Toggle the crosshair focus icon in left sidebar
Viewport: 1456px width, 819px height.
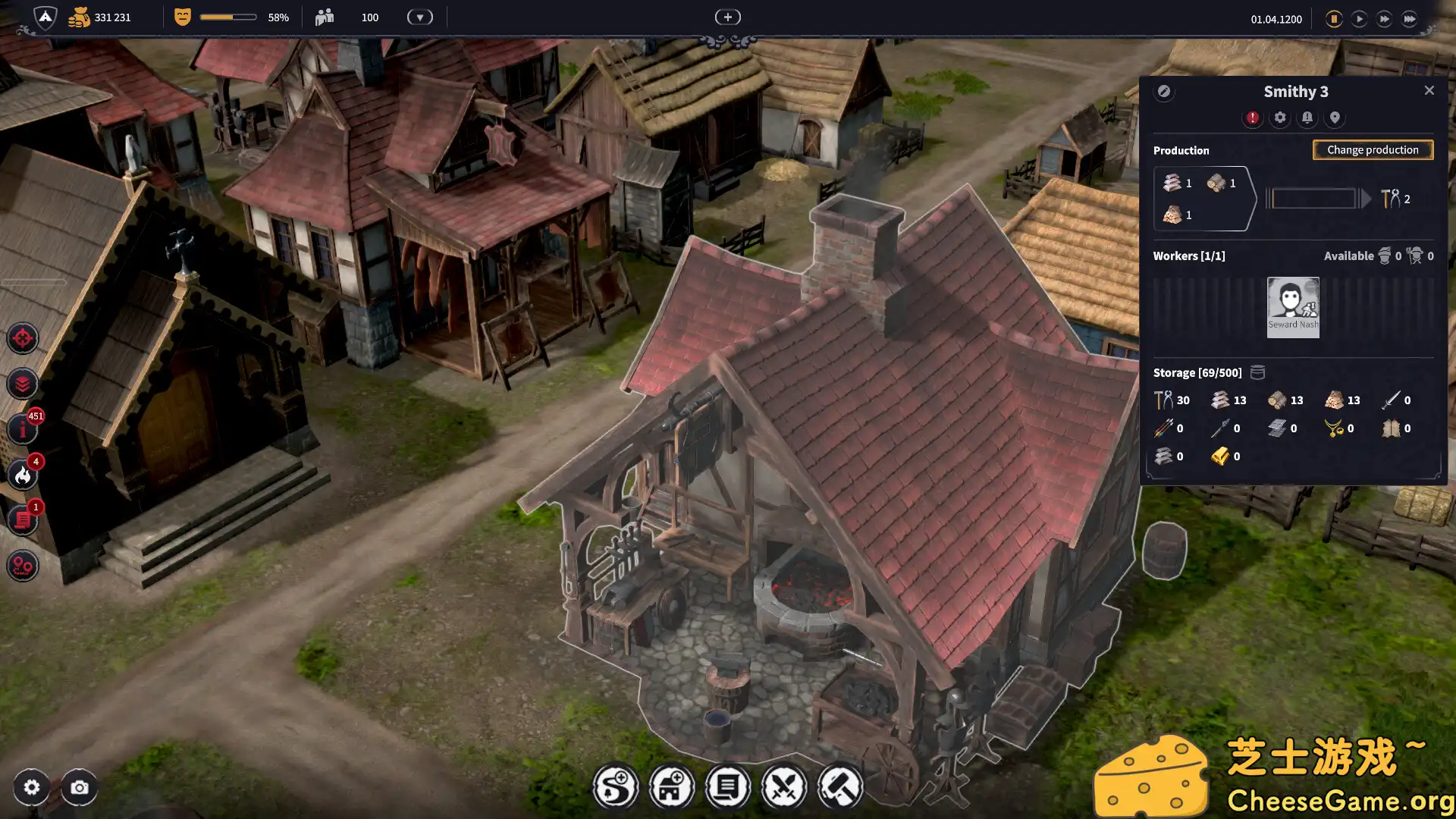point(22,339)
